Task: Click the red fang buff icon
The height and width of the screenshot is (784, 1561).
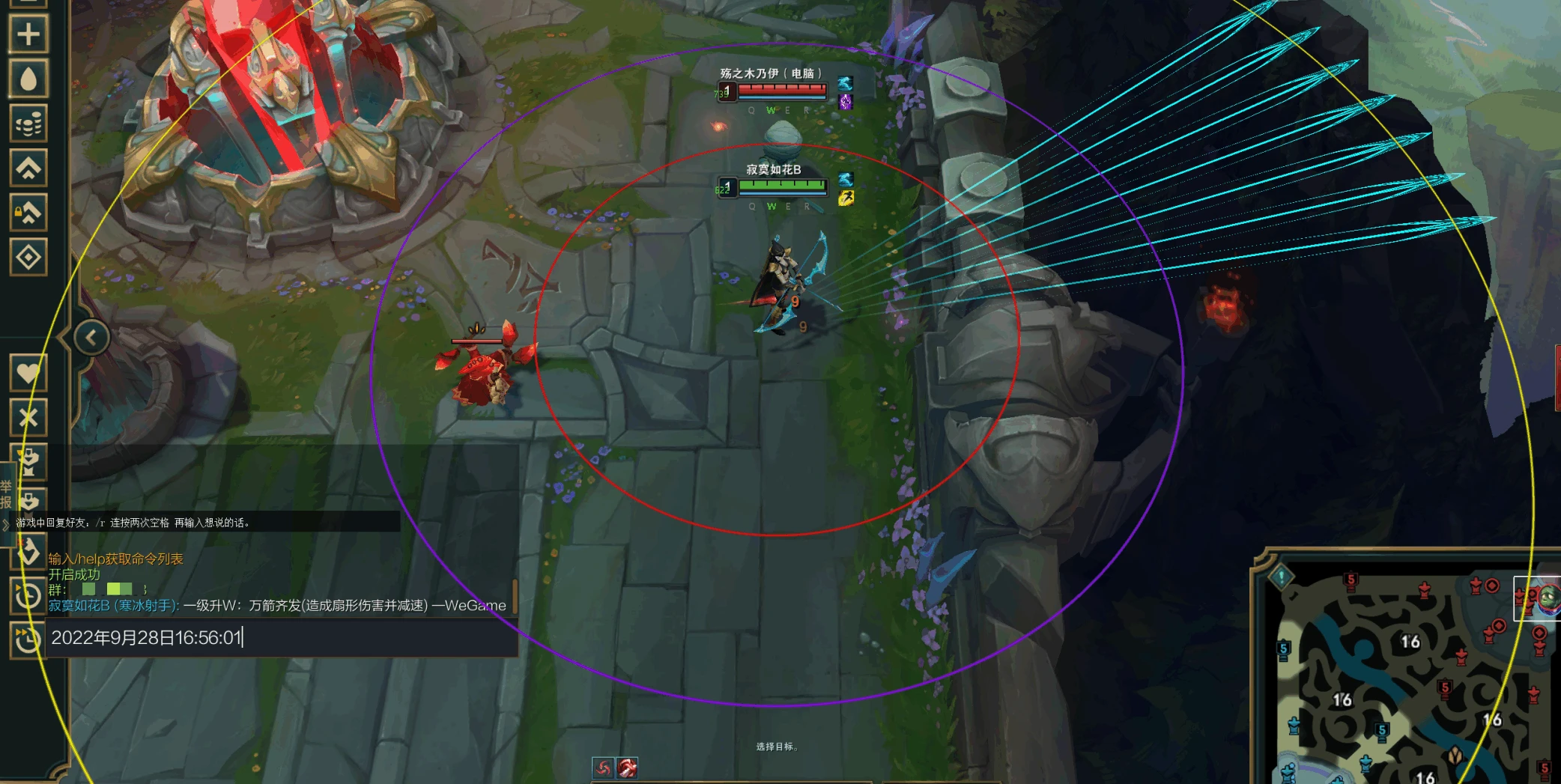Action: pos(627,768)
